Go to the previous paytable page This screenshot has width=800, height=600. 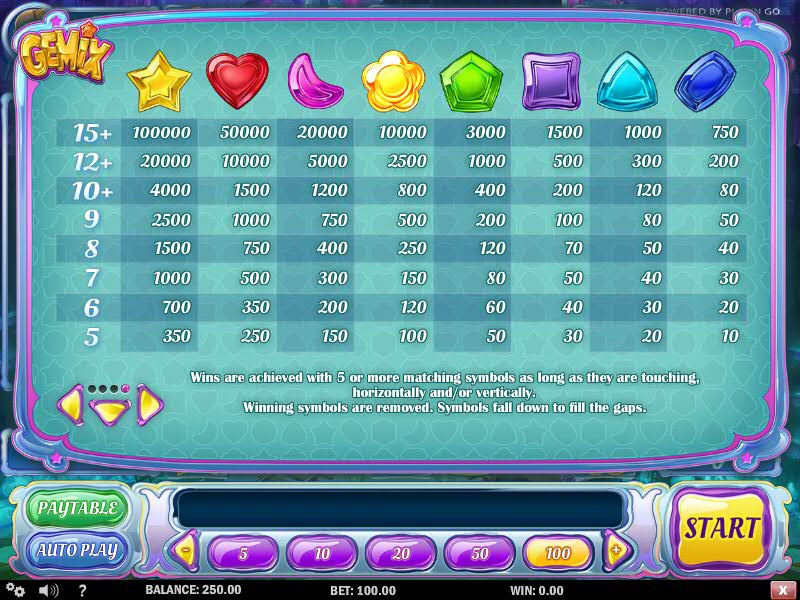click(x=69, y=404)
